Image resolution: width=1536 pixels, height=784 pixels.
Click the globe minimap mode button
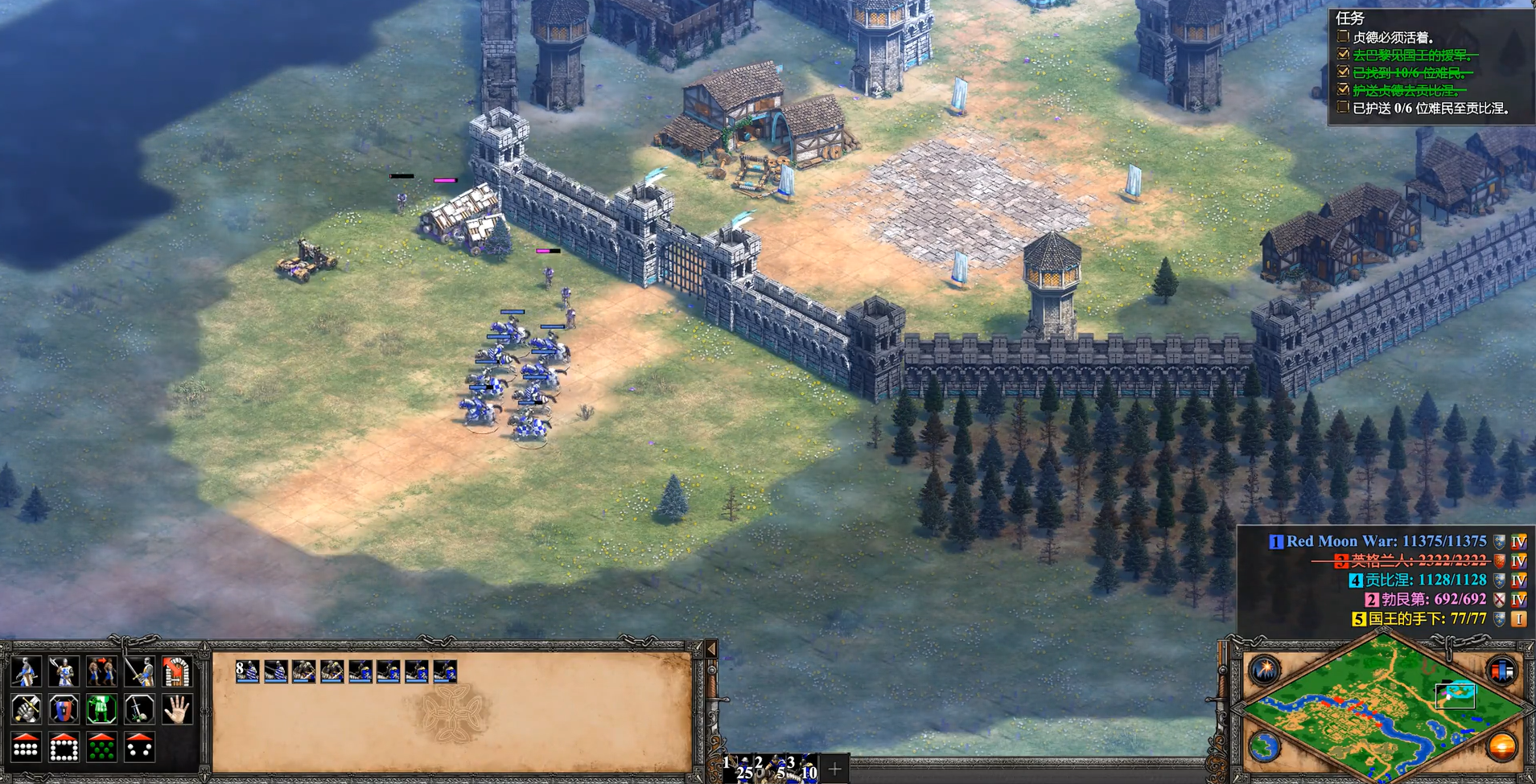(1265, 747)
